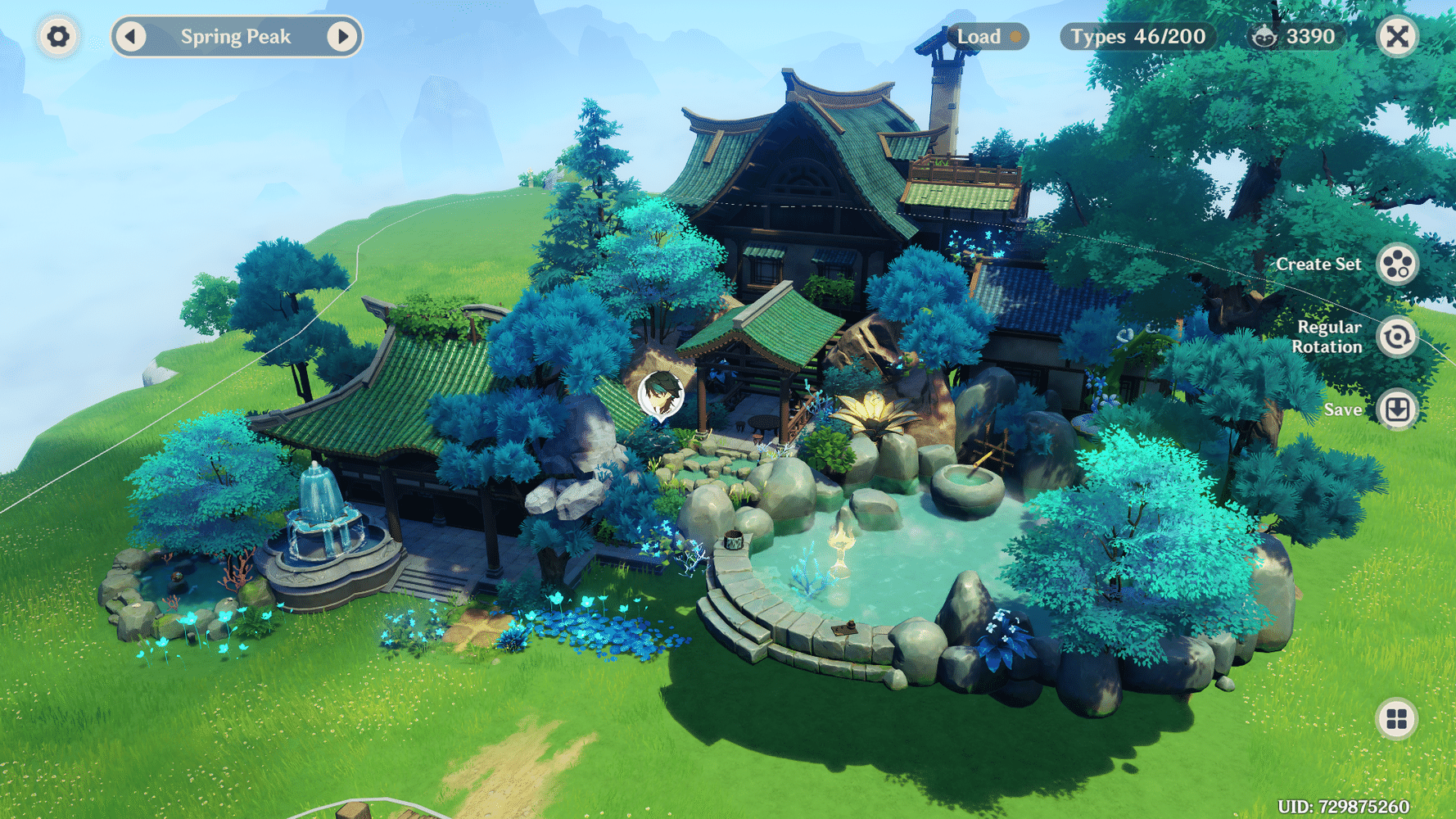The image size is (1456, 819).
Task: Save the current layout
Action: click(x=1396, y=409)
